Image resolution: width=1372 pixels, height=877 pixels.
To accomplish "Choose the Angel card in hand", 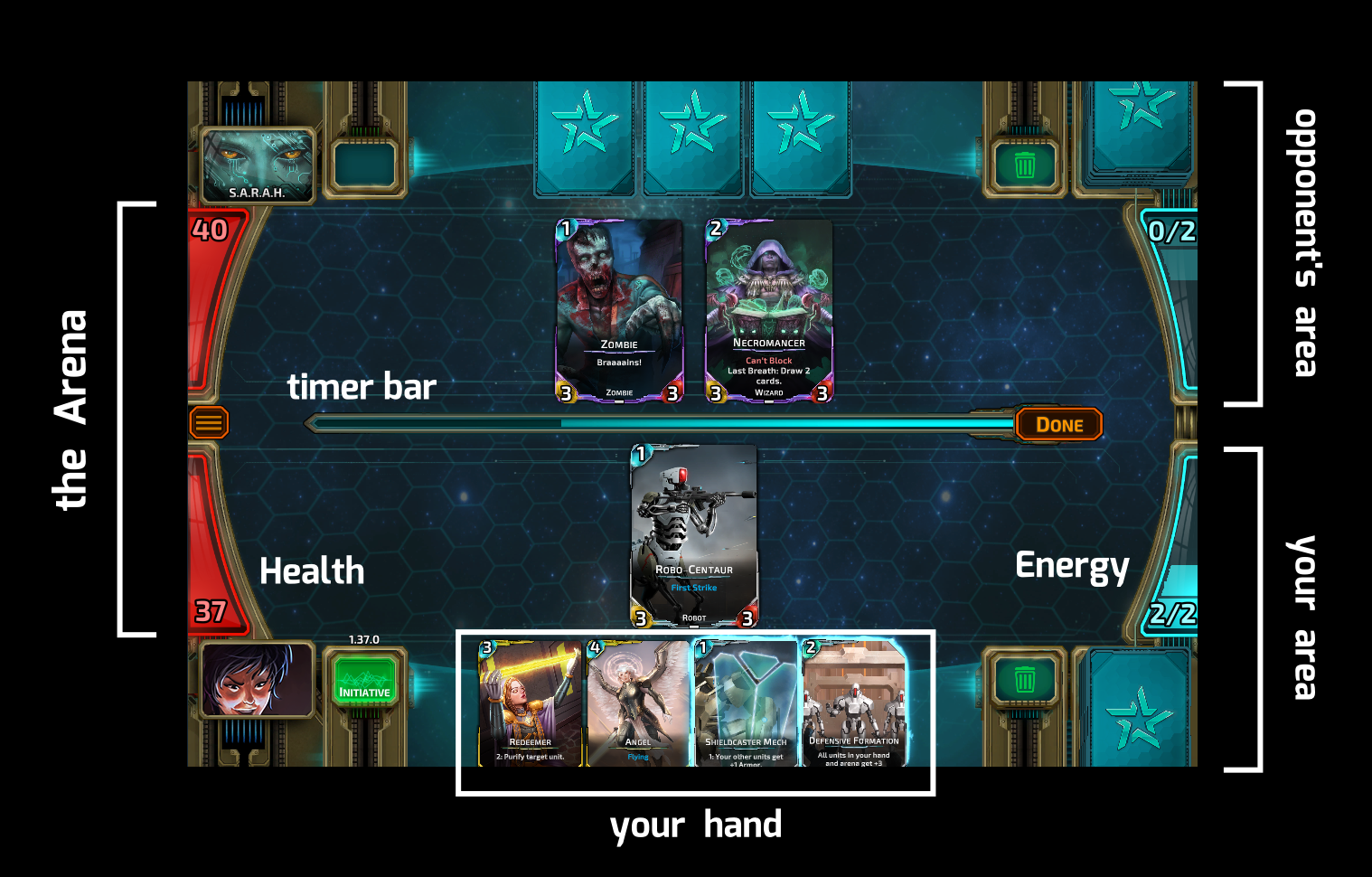I will tap(638, 703).
